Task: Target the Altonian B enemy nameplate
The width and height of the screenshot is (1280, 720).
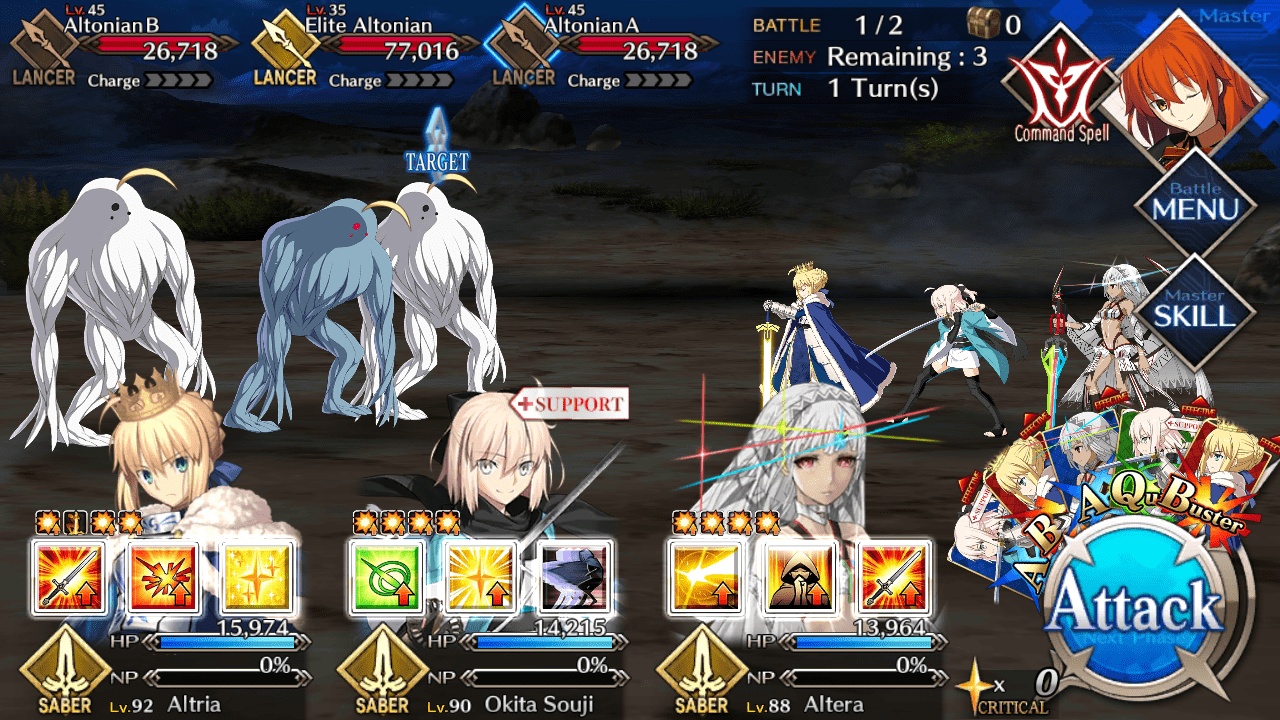Action: coord(125,45)
